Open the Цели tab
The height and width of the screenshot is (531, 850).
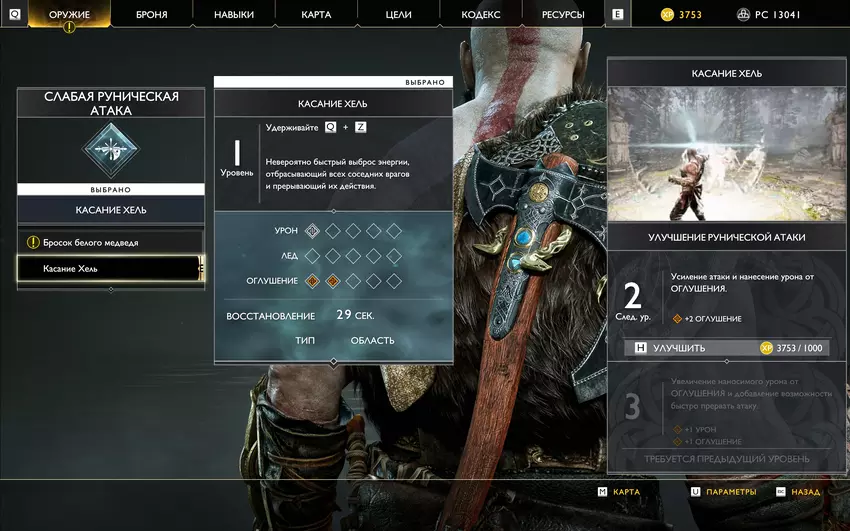[398, 15]
